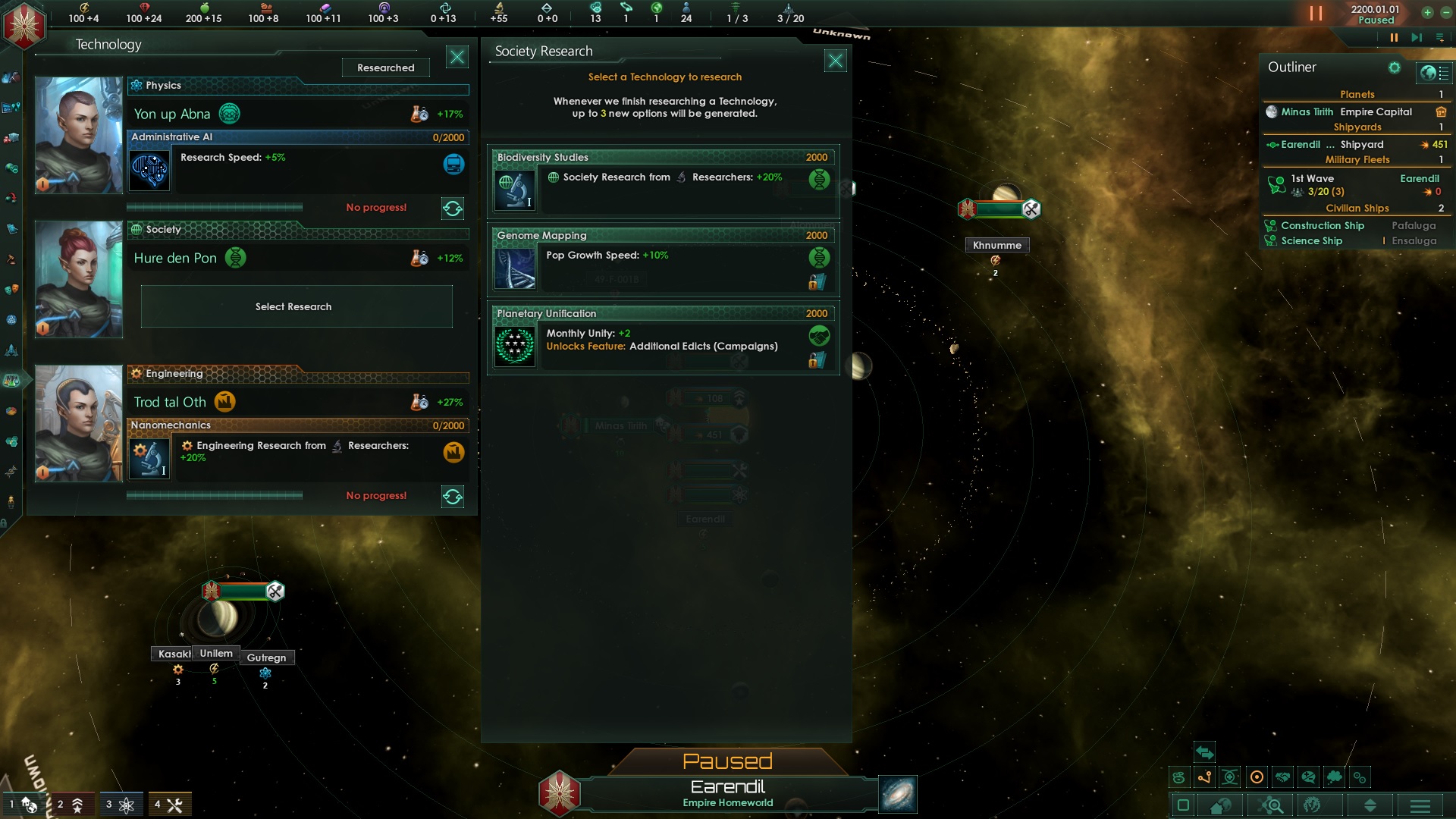Image resolution: width=1456 pixels, height=819 pixels.
Task: Select the Khnumme system label on the map
Action: [996, 245]
